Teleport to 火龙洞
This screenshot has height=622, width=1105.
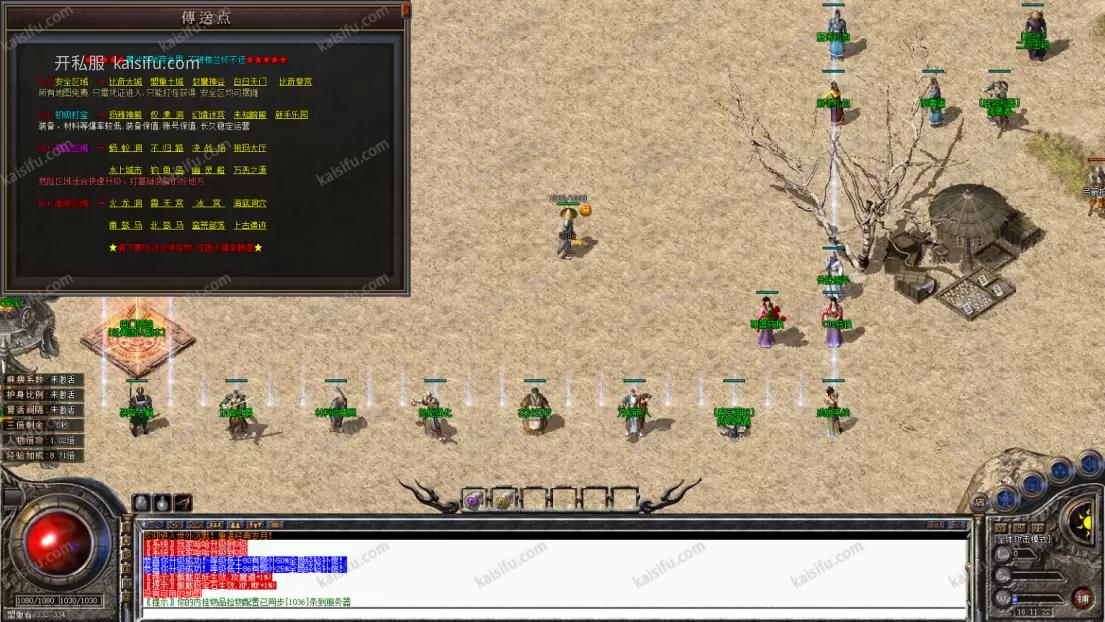point(125,203)
